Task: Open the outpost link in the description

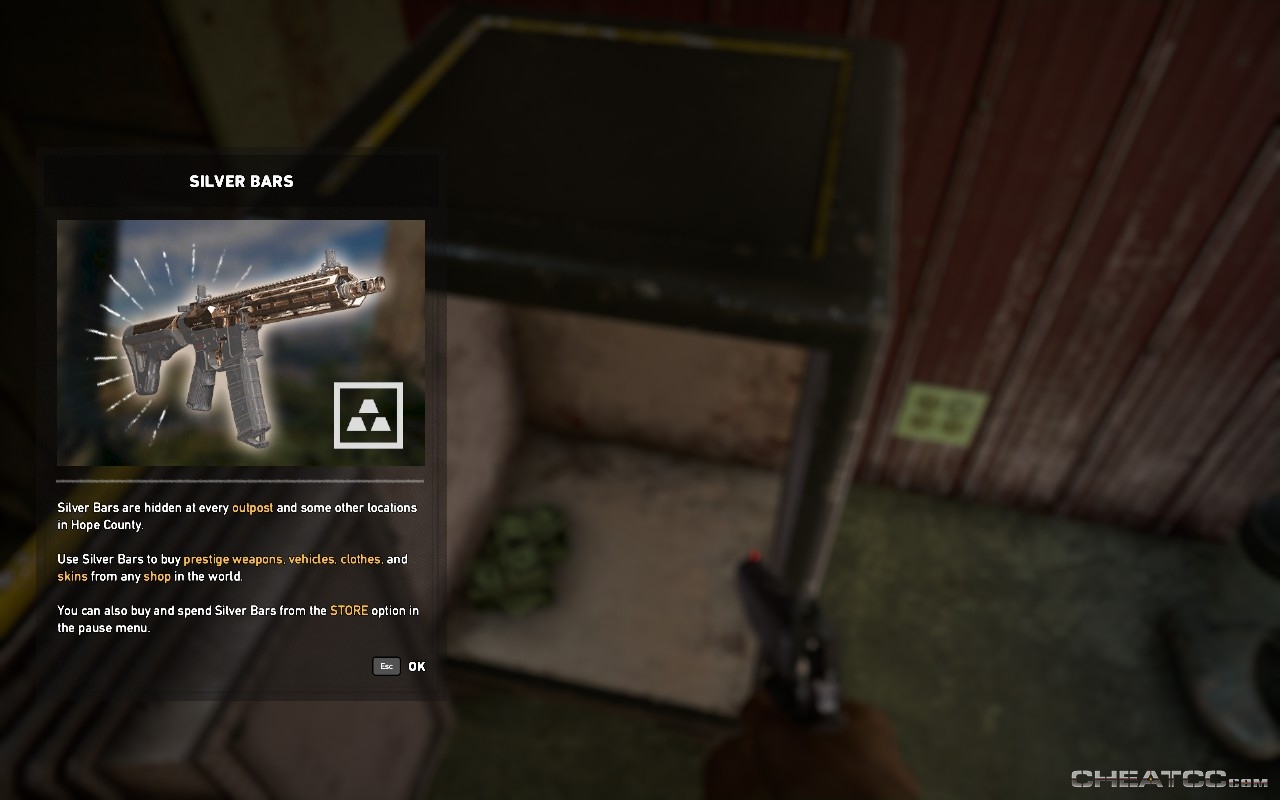Action: click(252, 508)
